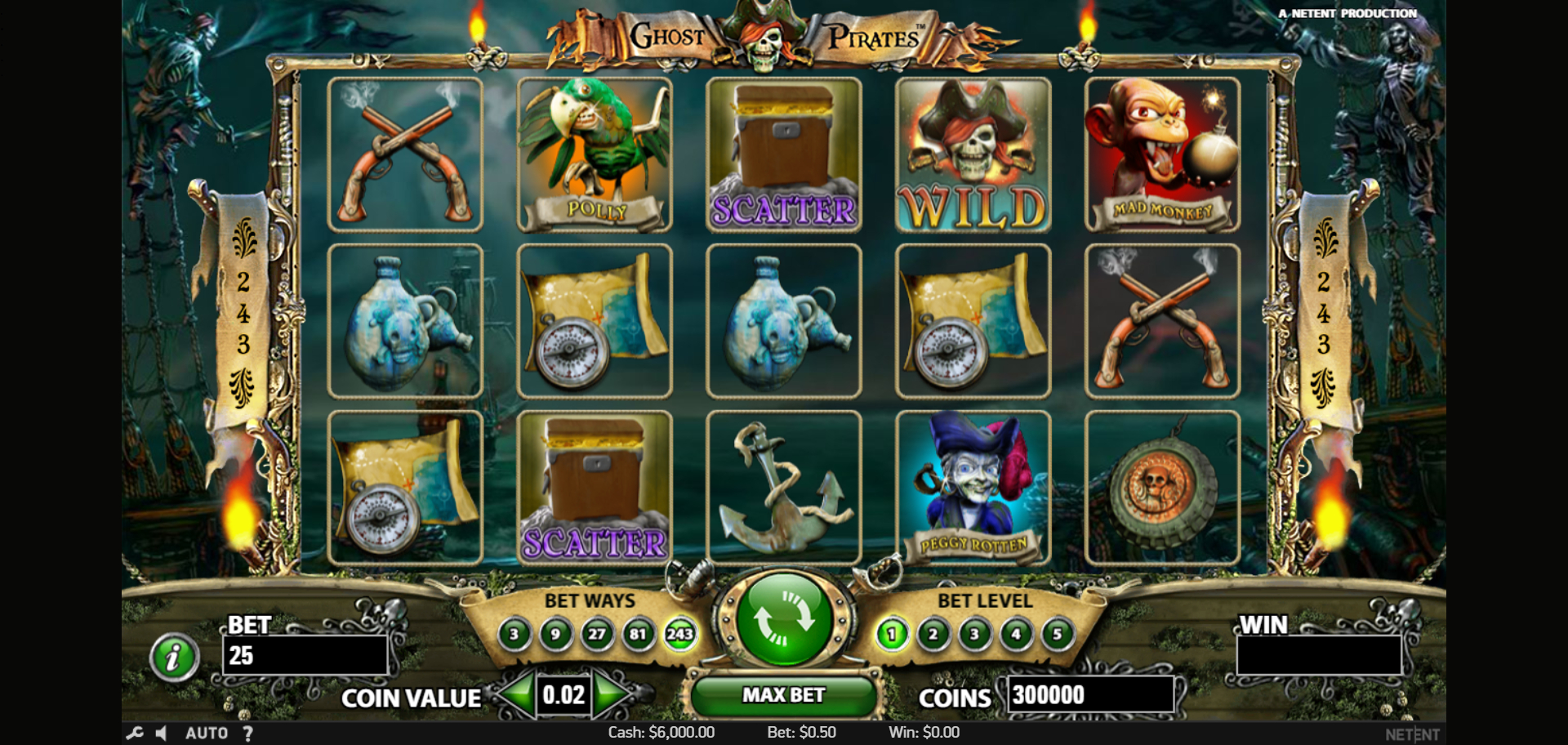
Task: Set bet level to 2
Action: pyautogui.click(x=933, y=634)
